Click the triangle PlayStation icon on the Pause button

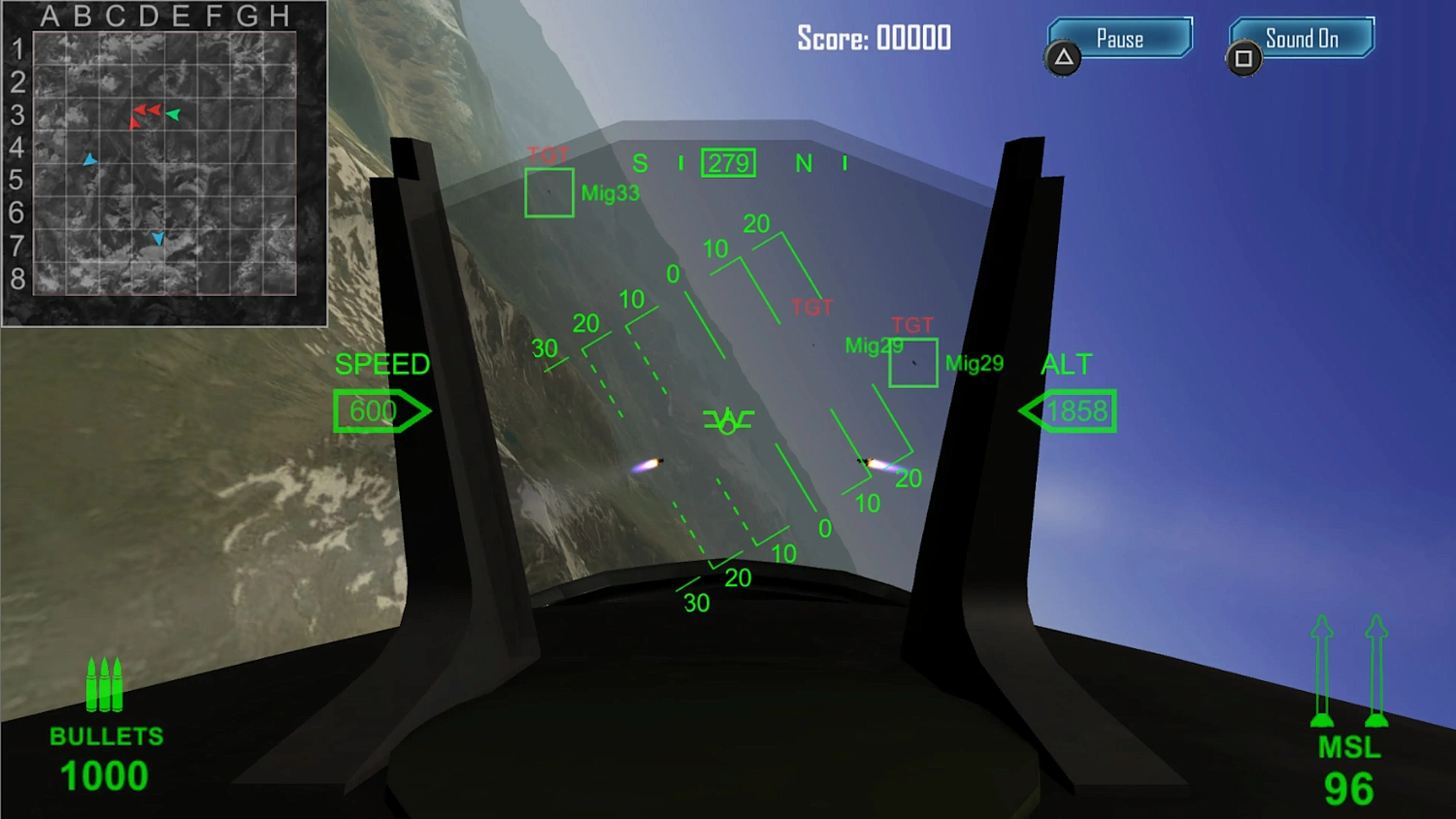(1064, 59)
